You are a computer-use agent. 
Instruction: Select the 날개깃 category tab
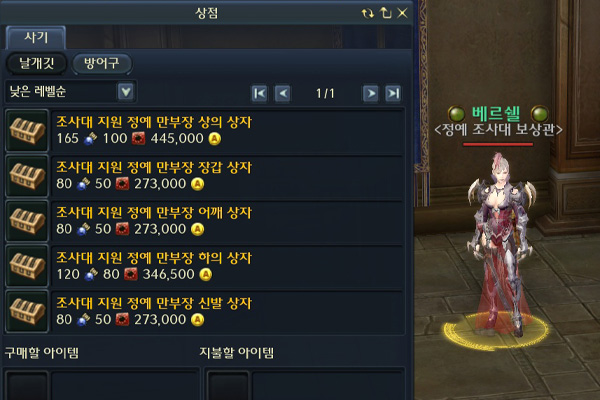[36, 63]
